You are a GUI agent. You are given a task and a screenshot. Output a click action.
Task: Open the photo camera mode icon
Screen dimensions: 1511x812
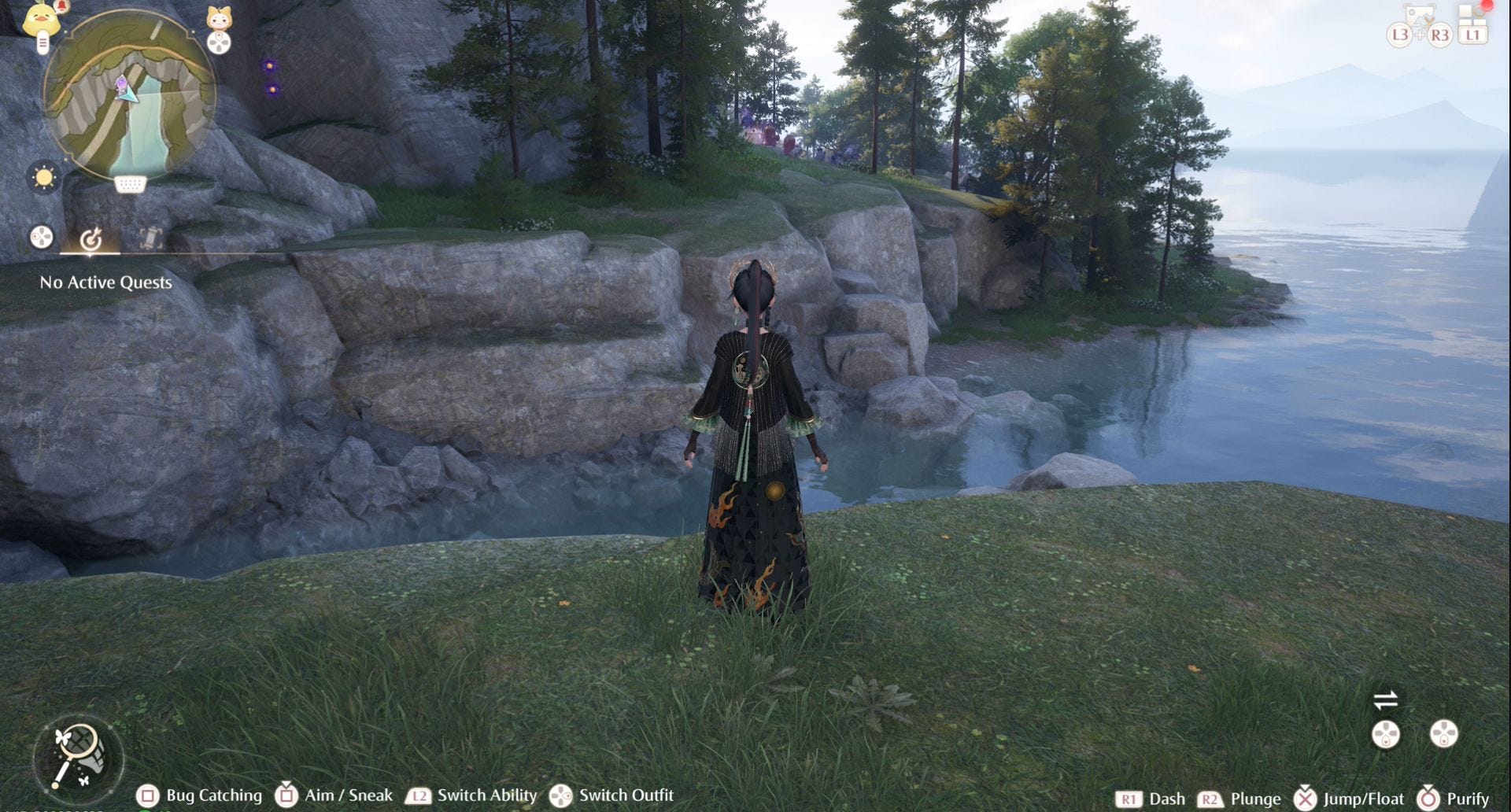pyautogui.click(x=1420, y=16)
